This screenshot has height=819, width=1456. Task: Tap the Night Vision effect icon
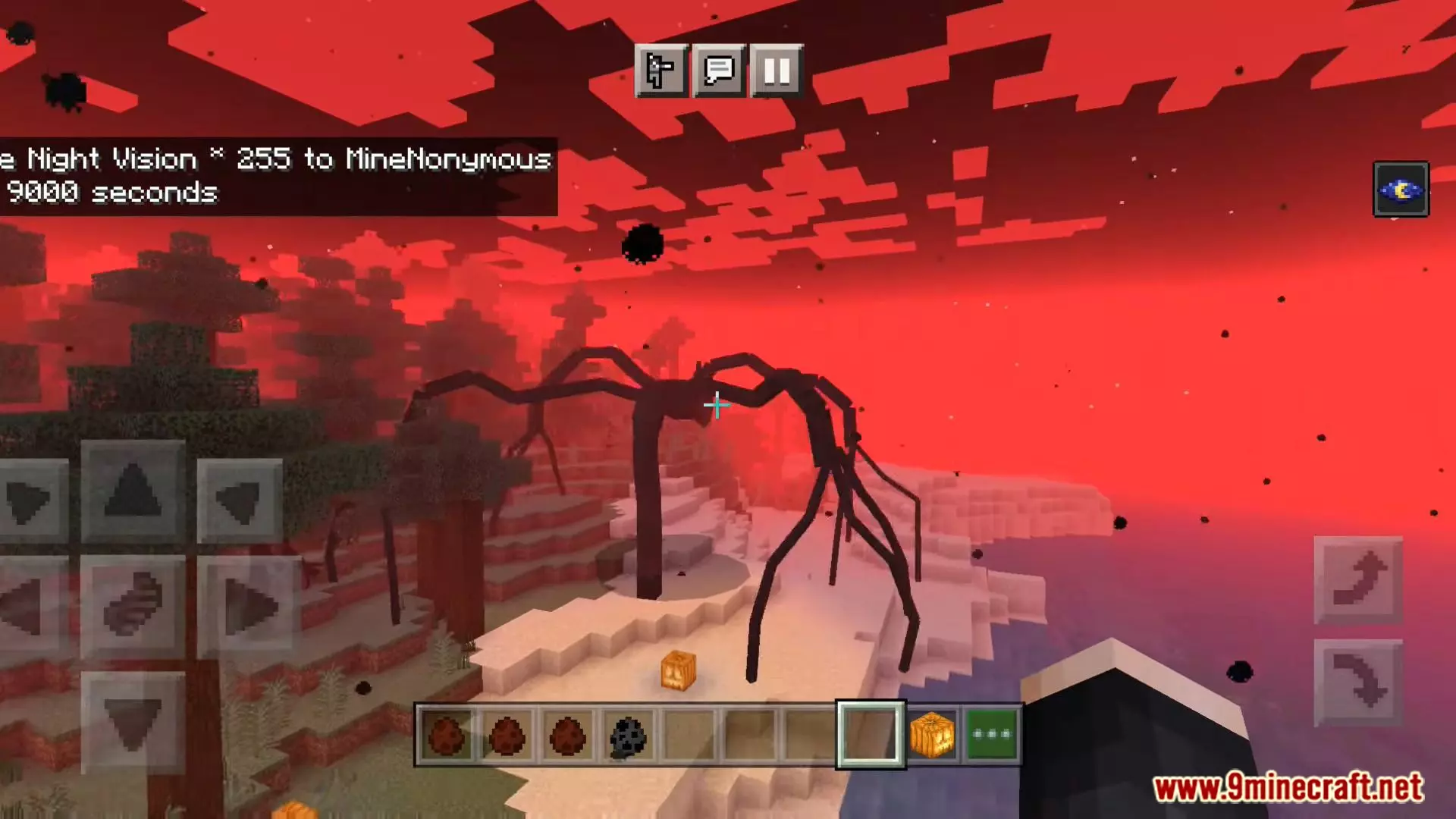(x=1401, y=190)
